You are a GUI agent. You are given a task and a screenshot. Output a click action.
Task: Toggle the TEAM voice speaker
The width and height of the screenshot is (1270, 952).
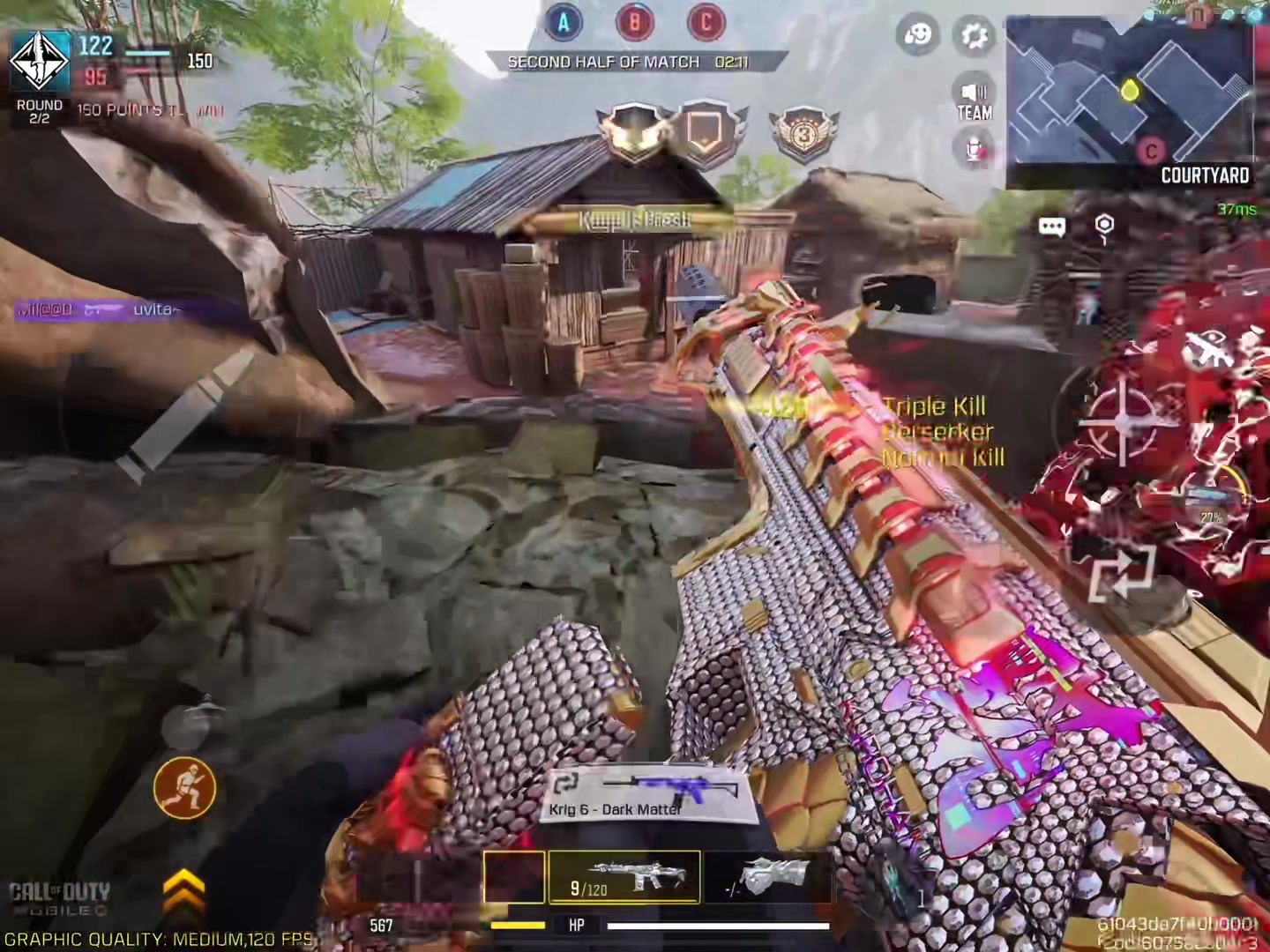(974, 100)
